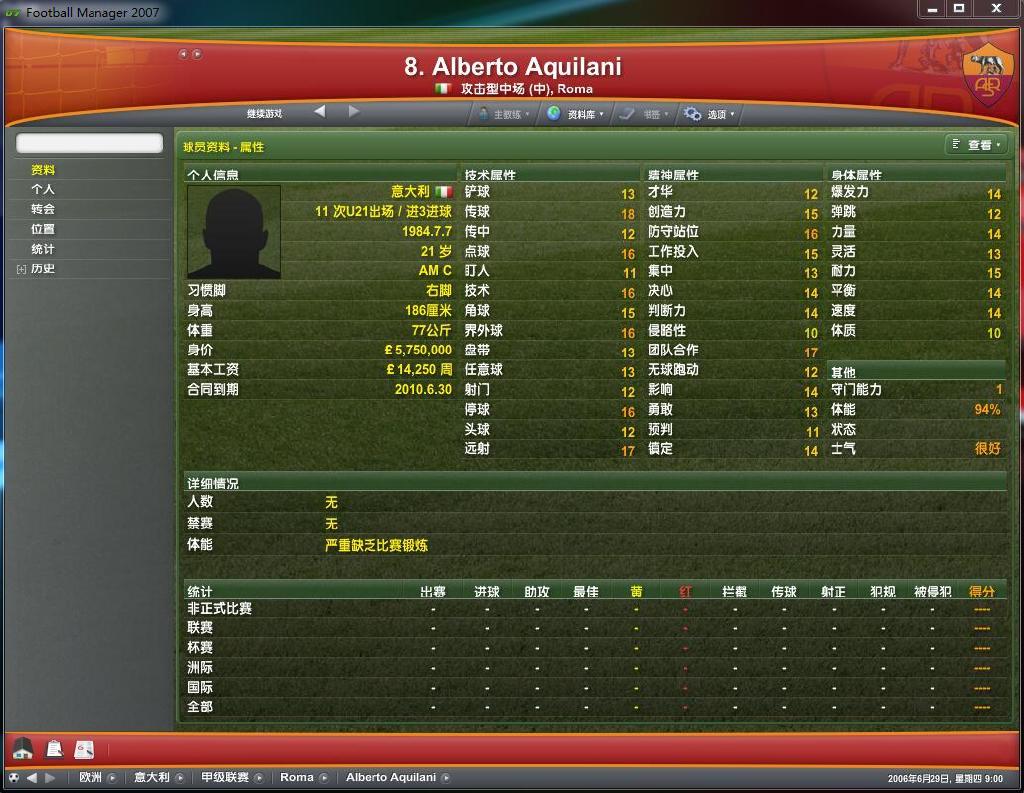Viewport: 1024px width, 793px height.
Task: Open 甲级联赛 league from the breadcrumb
Action: (224, 778)
